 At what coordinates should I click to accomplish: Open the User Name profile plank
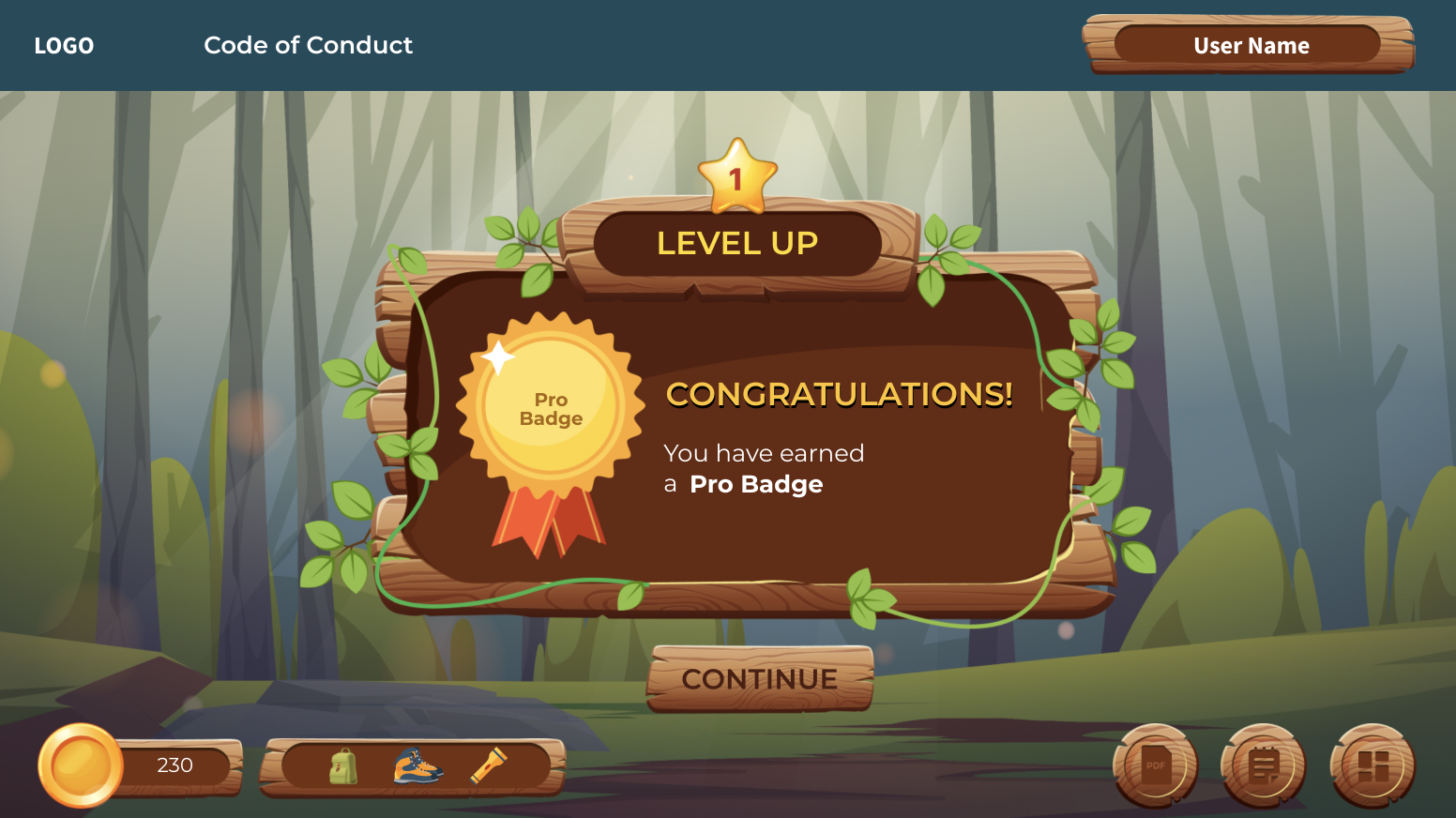[x=1249, y=45]
